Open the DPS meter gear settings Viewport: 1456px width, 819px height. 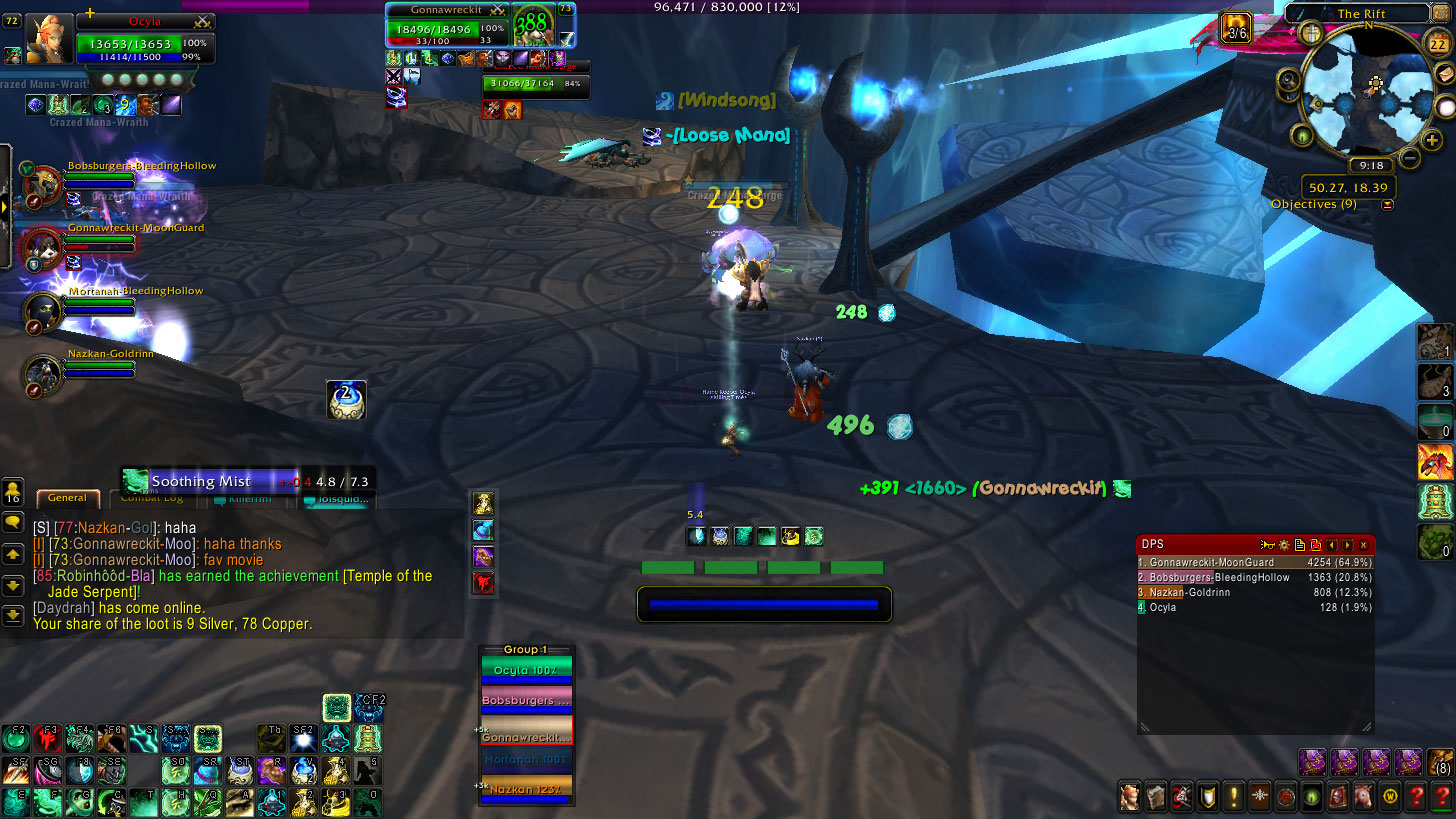click(1283, 545)
